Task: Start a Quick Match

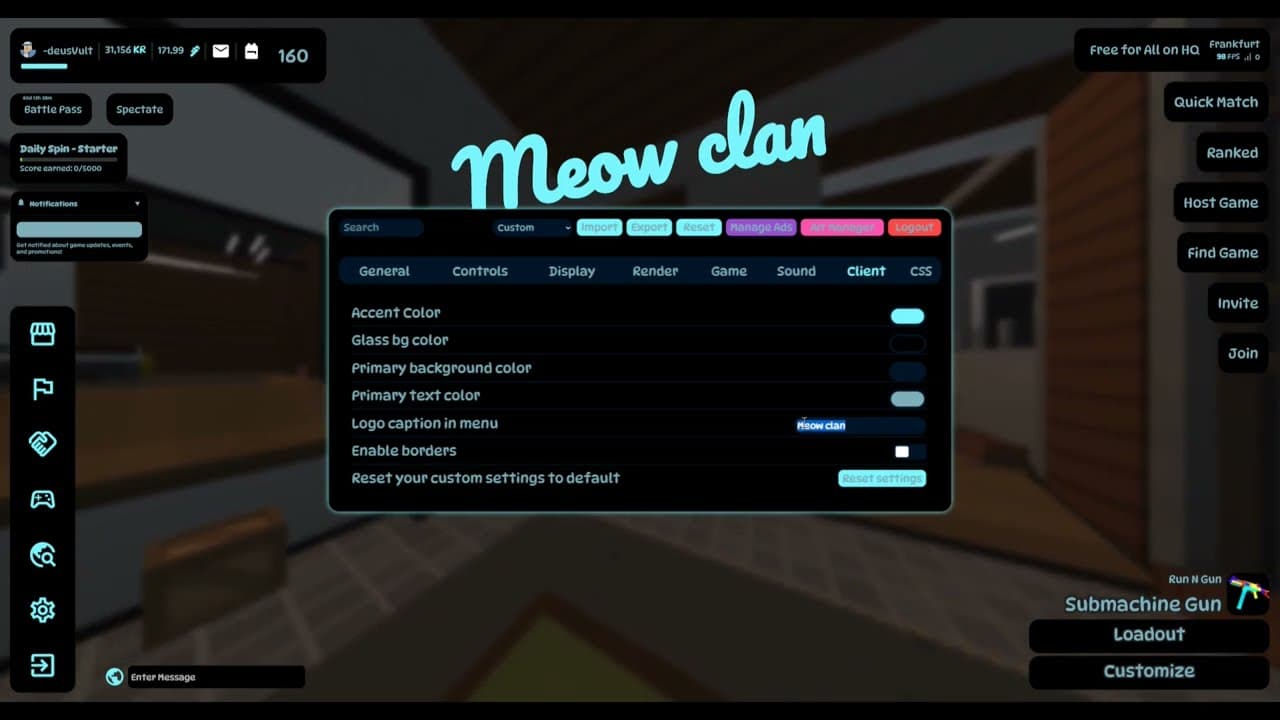Action: 1215,102
